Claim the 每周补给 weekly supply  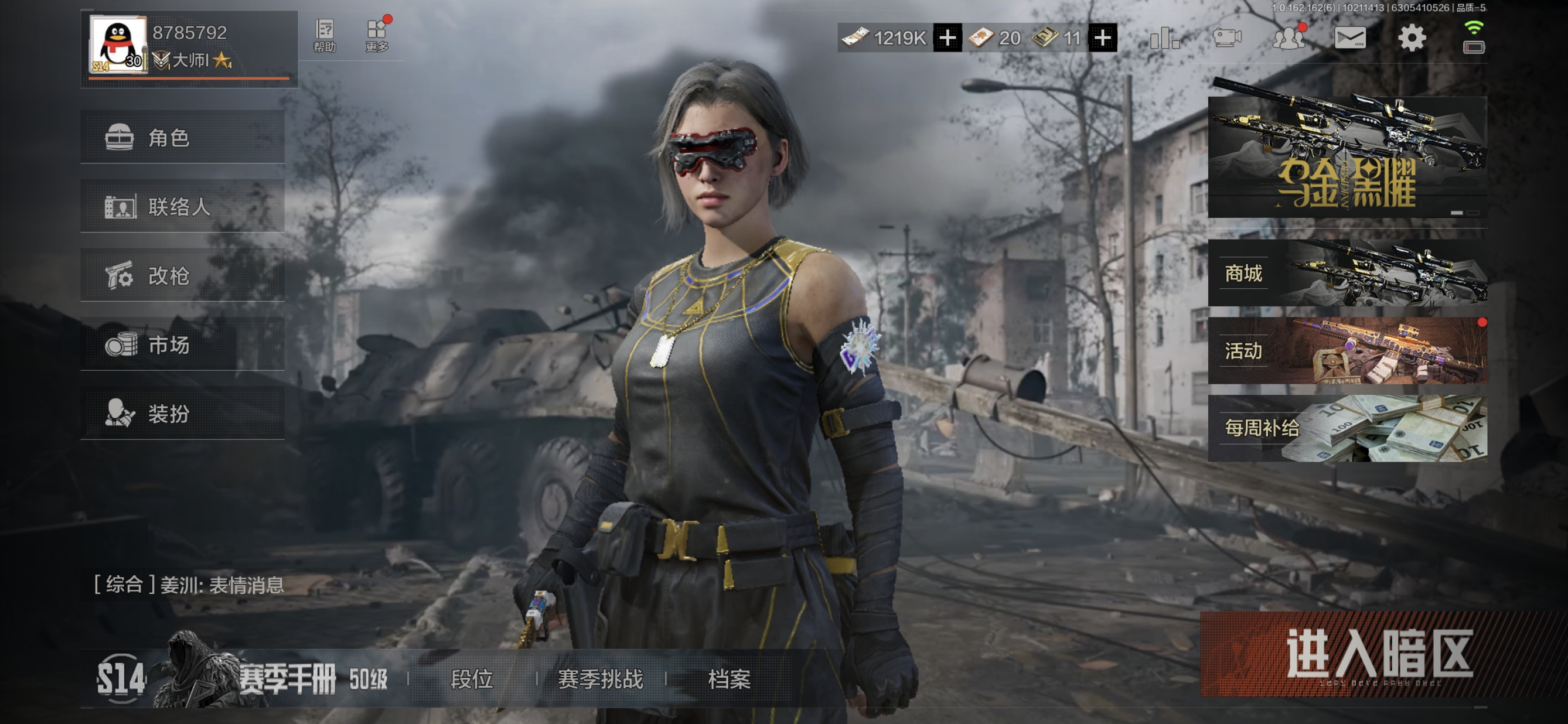(1347, 428)
